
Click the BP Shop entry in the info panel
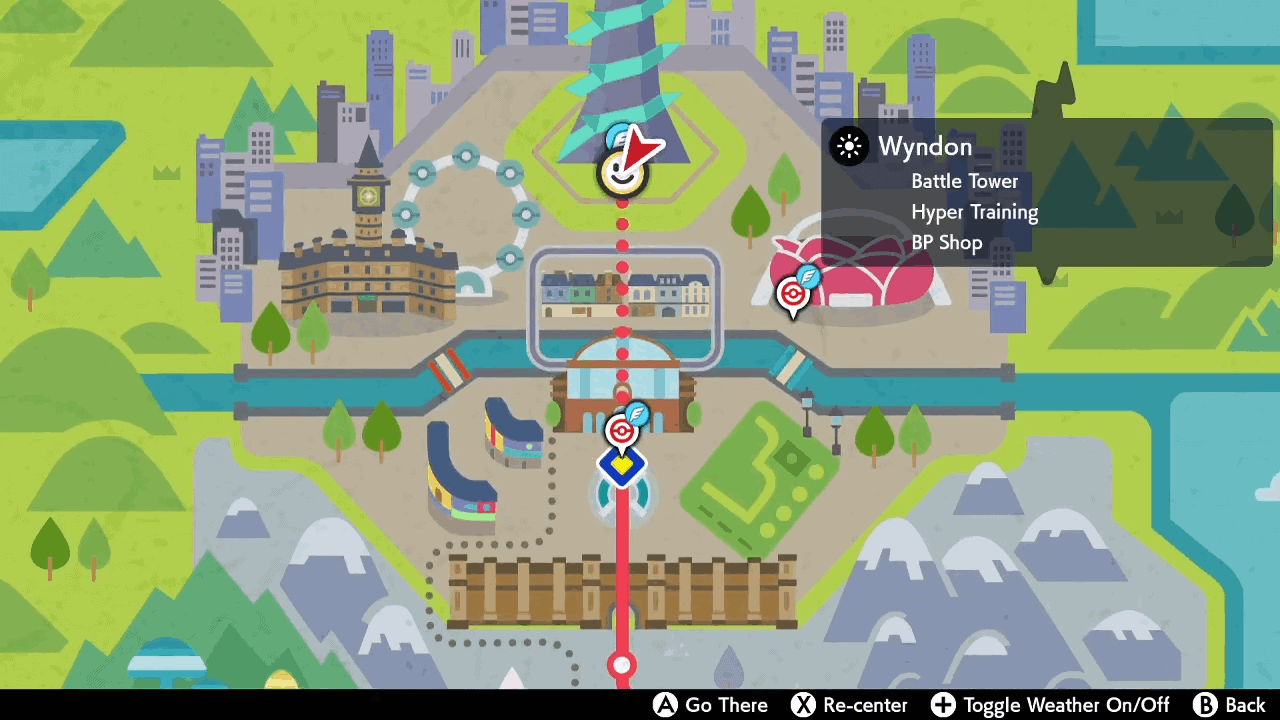pos(946,242)
